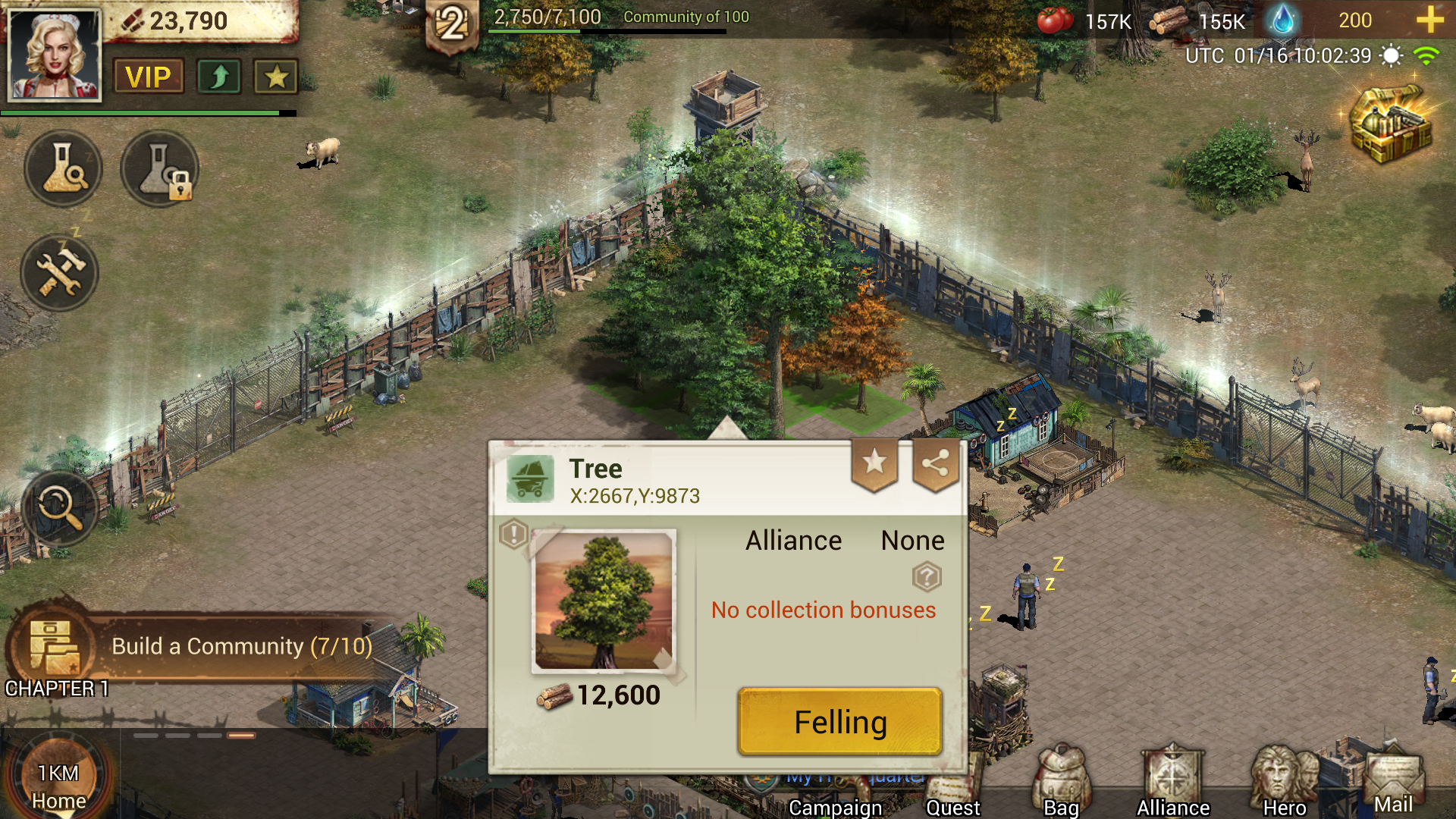
Task: Start felling the selected tree
Action: click(x=839, y=721)
